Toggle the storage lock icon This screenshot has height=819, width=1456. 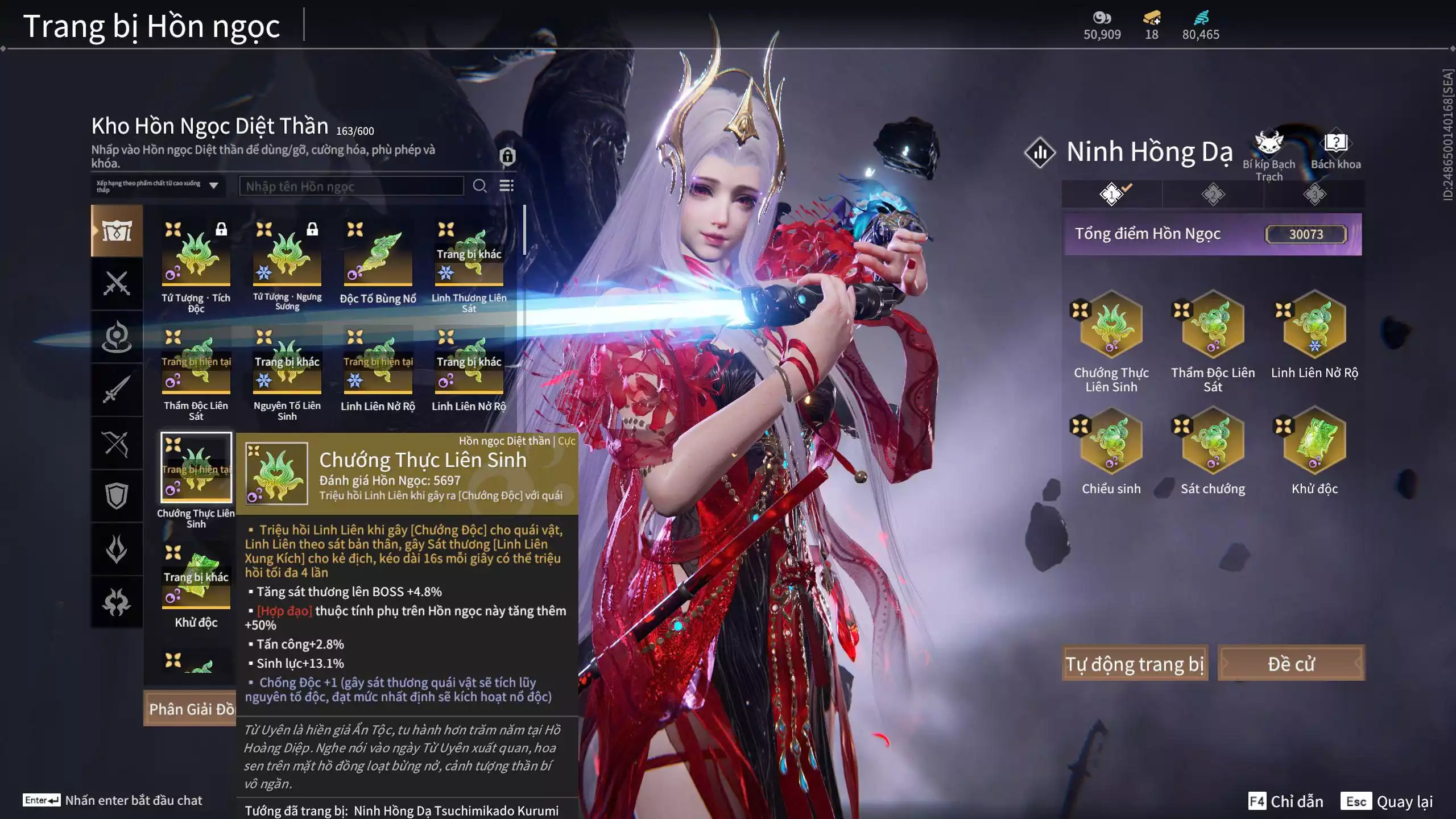[x=507, y=156]
